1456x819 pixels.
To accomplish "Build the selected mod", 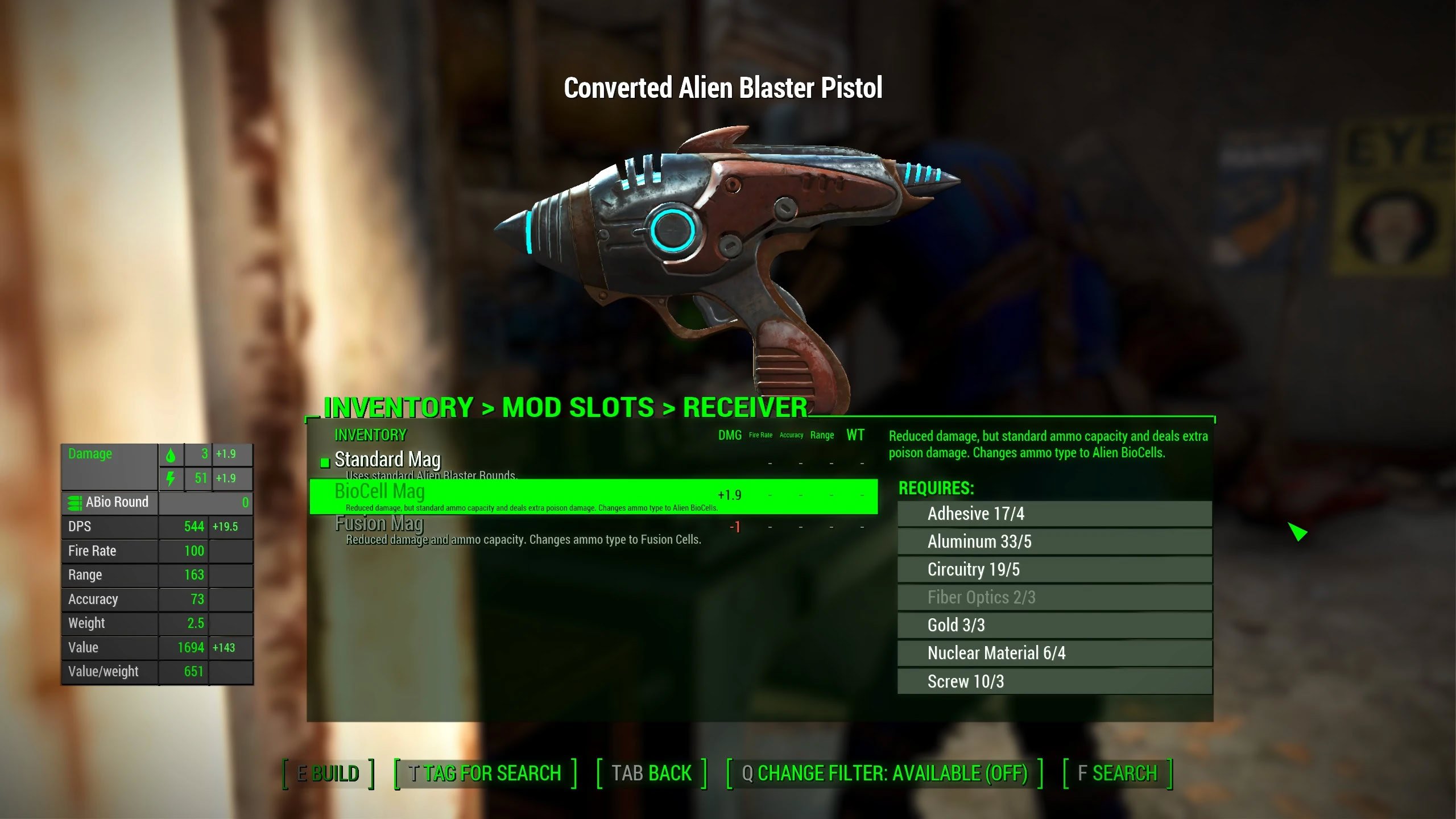I will 328,773.
